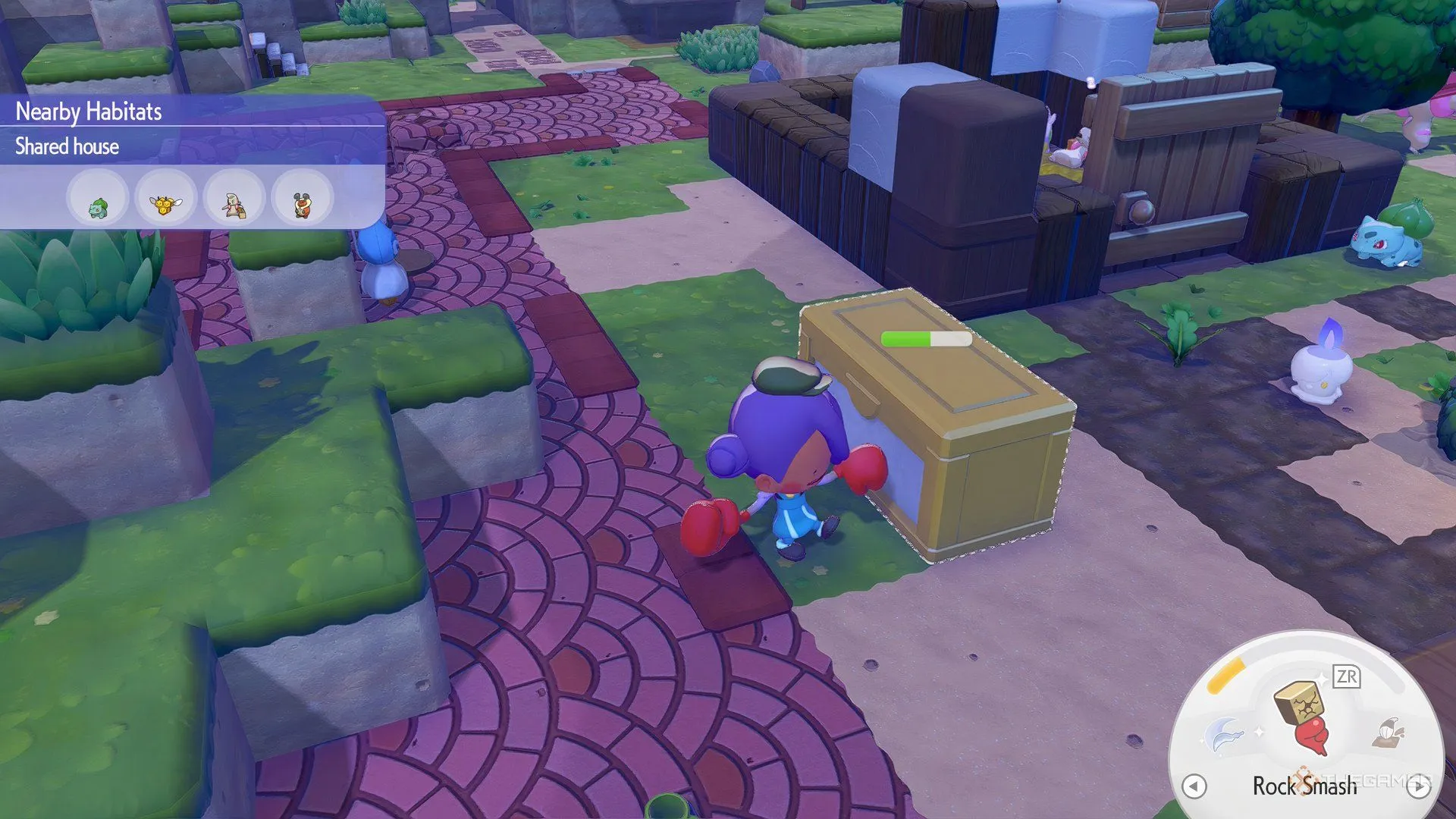Click the left arrow on the move wheel
The width and height of the screenshot is (1456, 819).
pyautogui.click(x=1194, y=786)
